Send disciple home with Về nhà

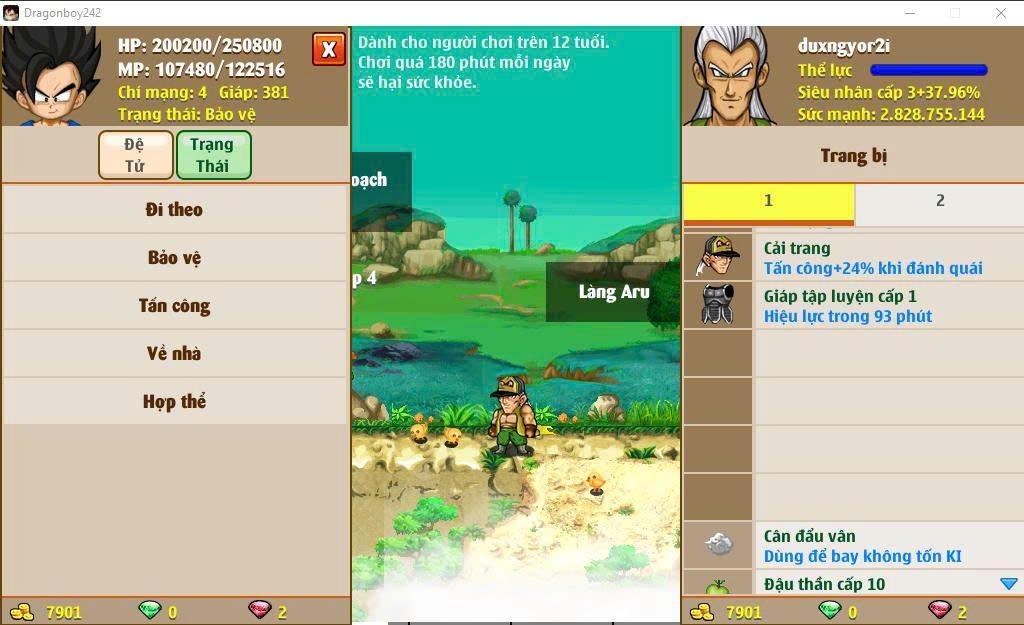pos(174,353)
